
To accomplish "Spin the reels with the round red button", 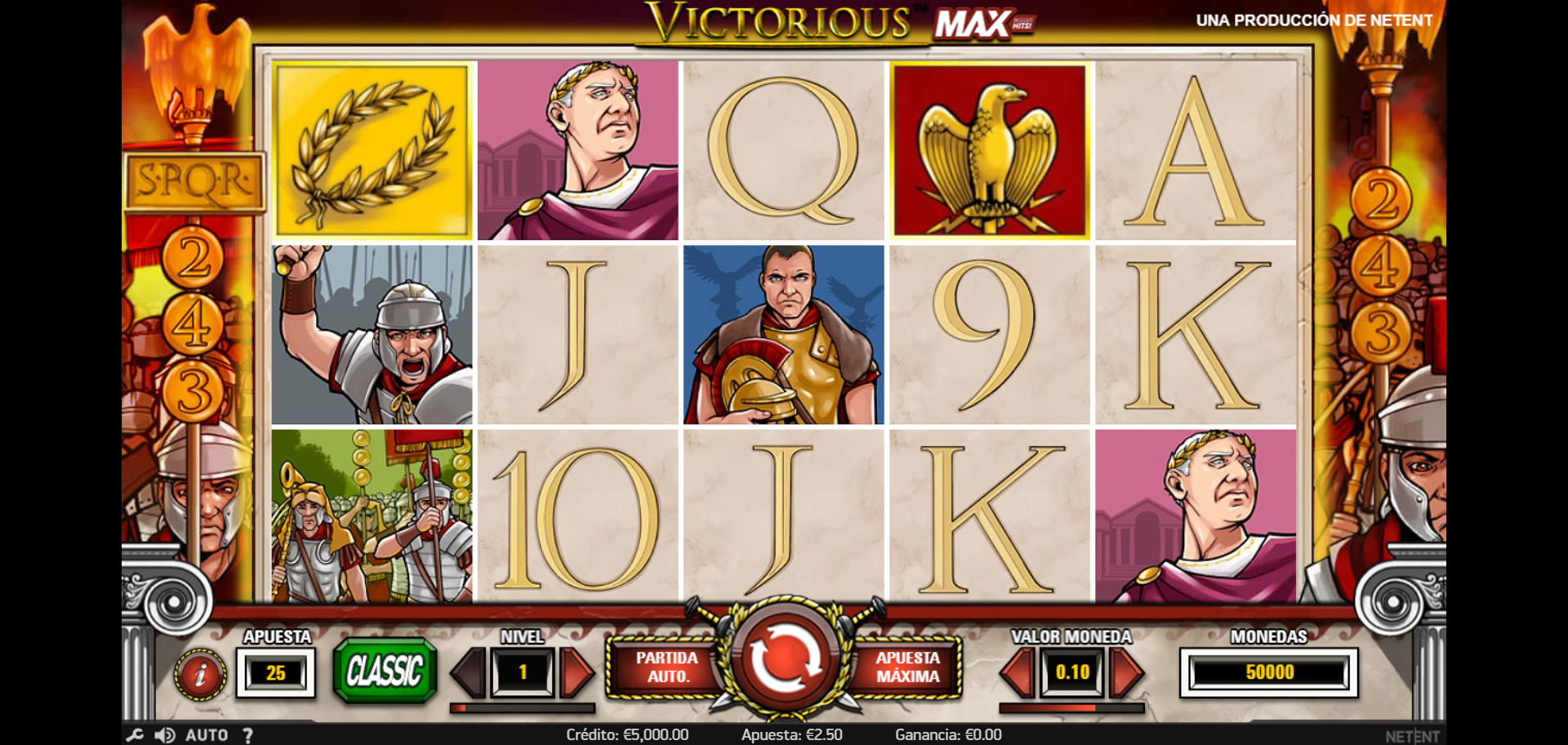I will (x=783, y=660).
